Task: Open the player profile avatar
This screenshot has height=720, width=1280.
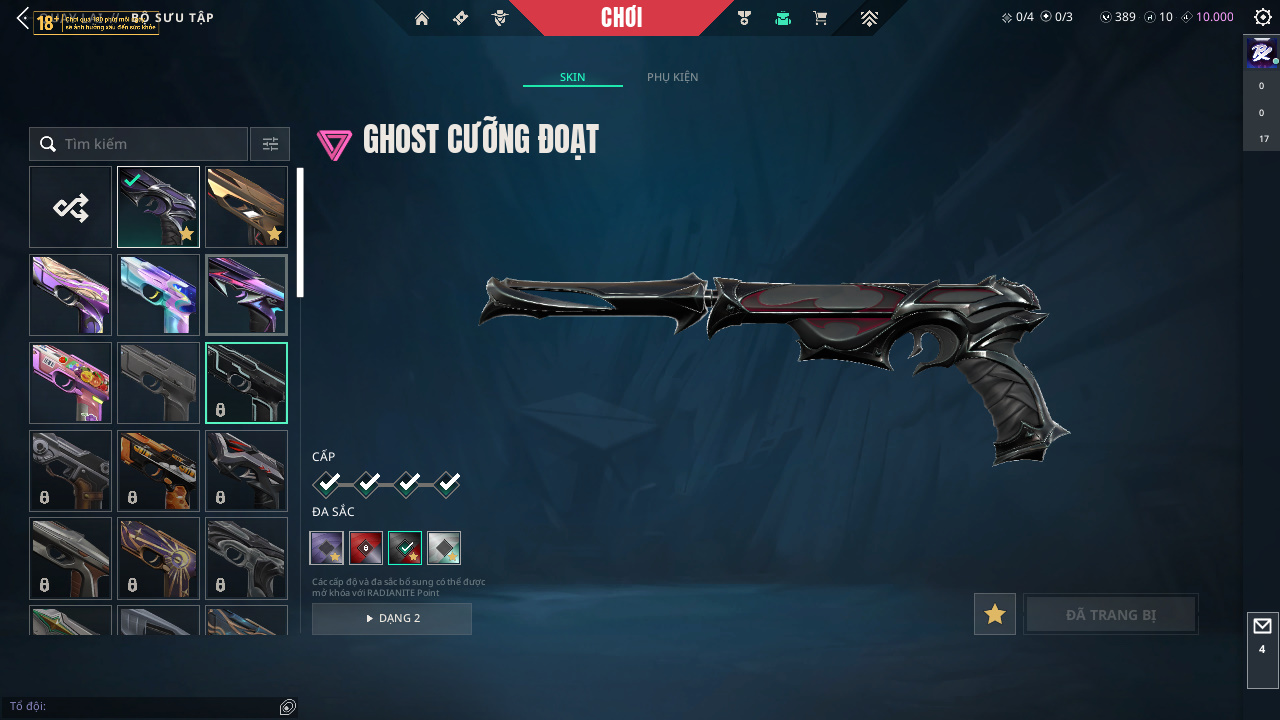Action: (x=1261, y=52)
